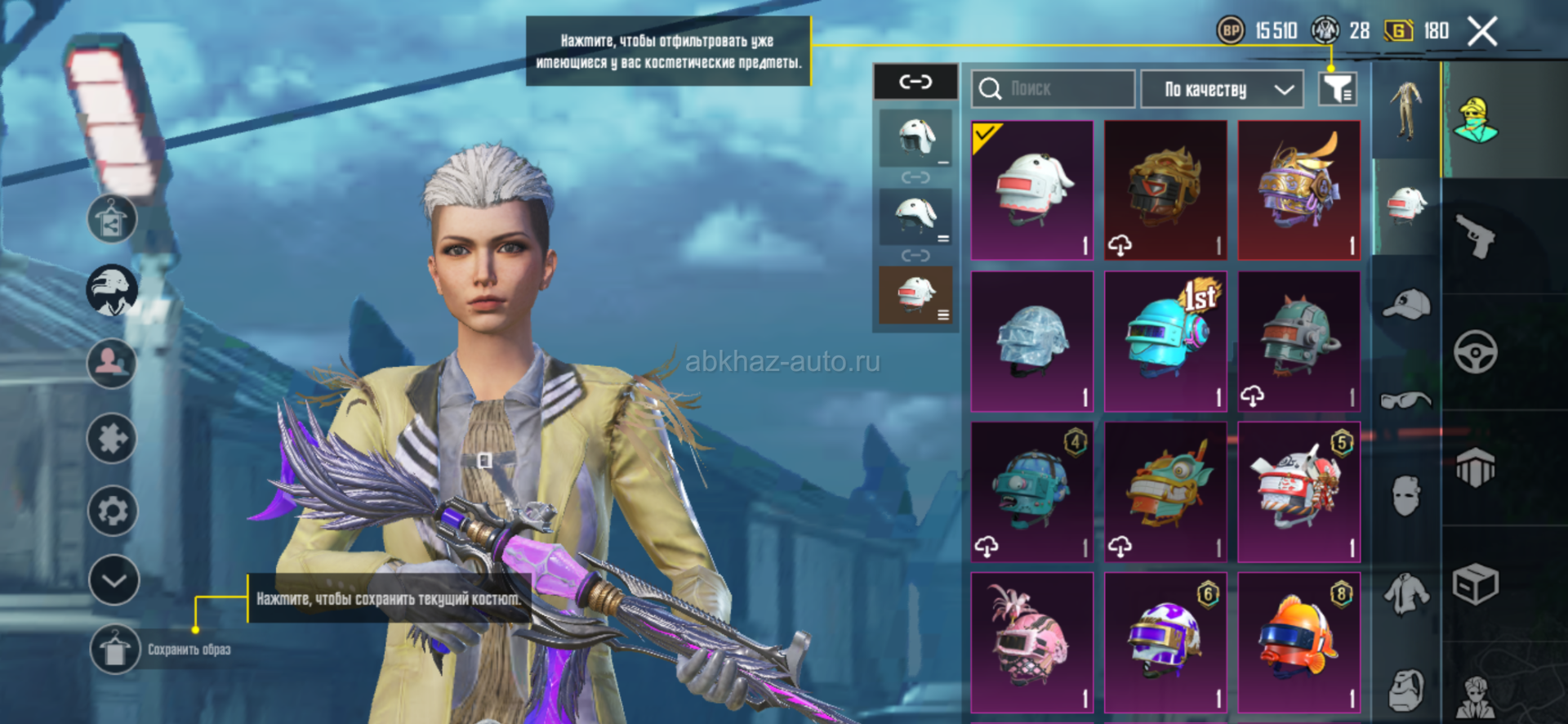Switch to the pistol weapons category
The image size is (1568, 724).
coord(1475,237)
